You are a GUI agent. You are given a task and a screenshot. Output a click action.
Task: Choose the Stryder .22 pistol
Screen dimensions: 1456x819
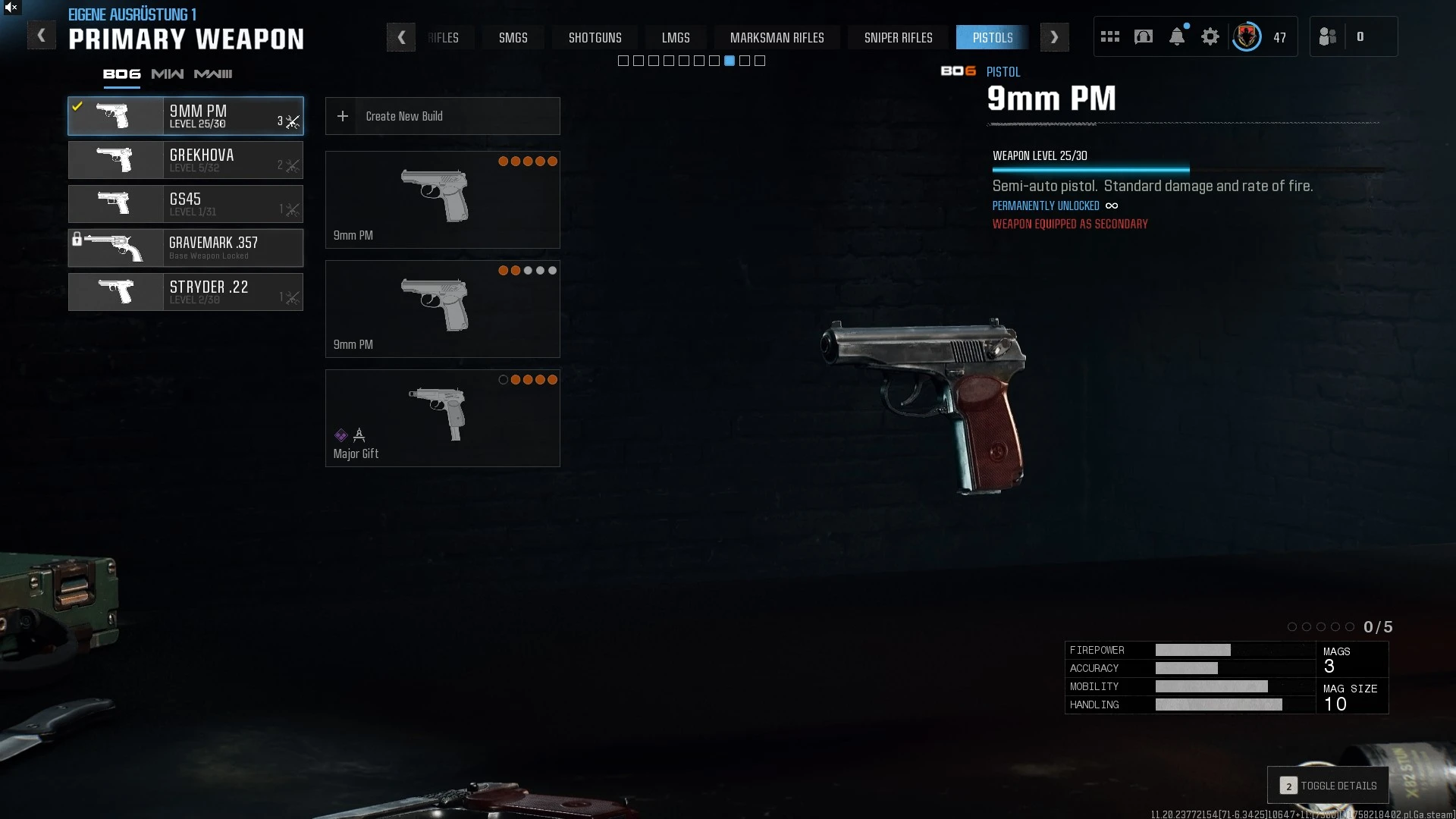coord(186,292)
